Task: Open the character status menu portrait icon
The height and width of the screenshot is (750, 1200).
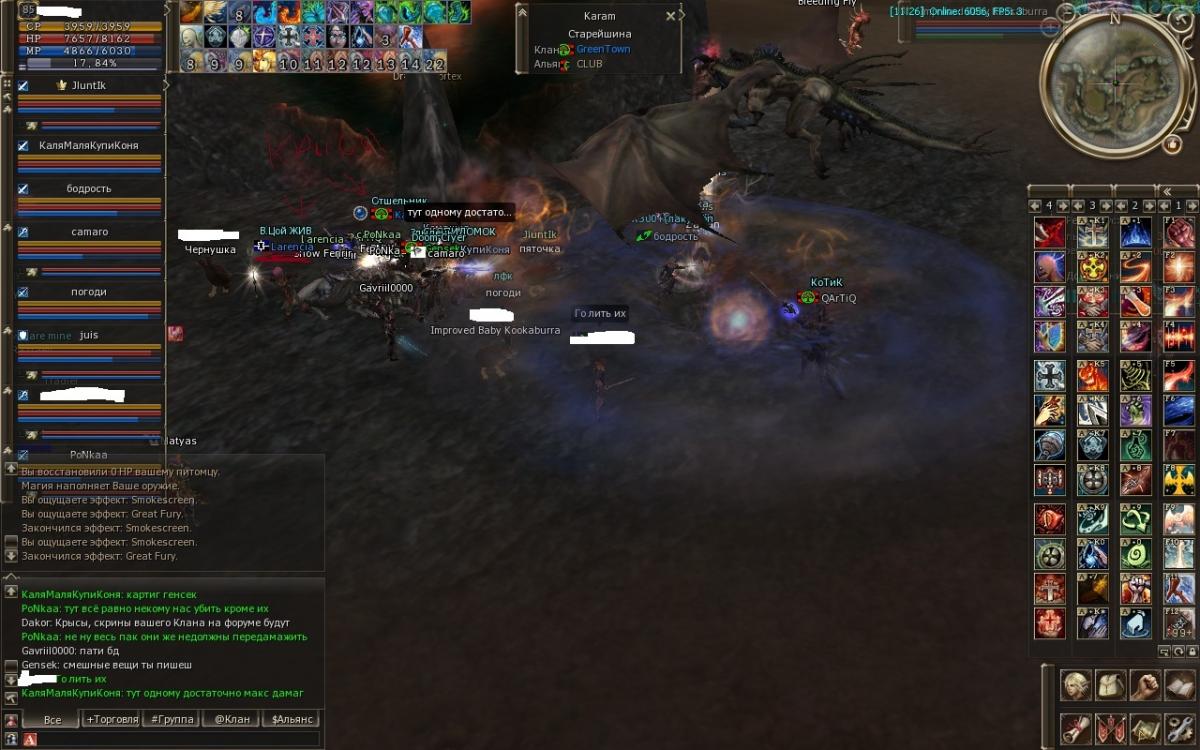Action: (1075, 685)
